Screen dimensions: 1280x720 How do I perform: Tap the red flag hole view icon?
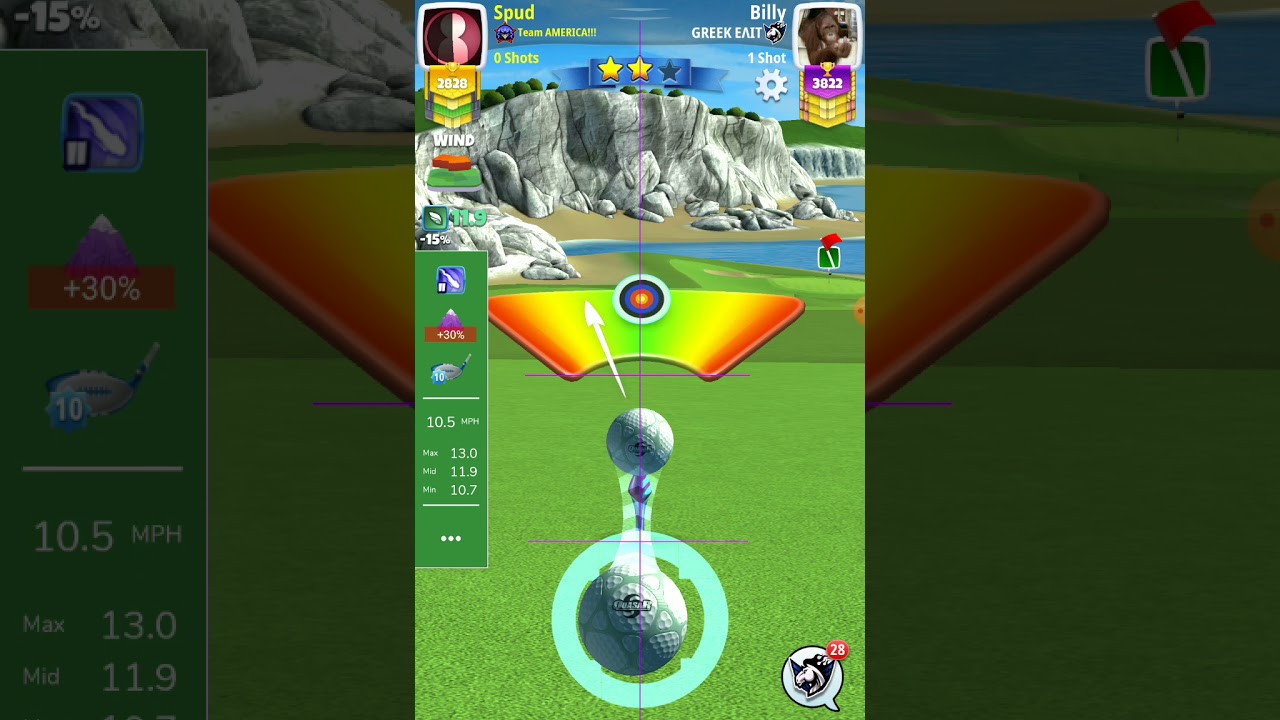tap(829, 254)
